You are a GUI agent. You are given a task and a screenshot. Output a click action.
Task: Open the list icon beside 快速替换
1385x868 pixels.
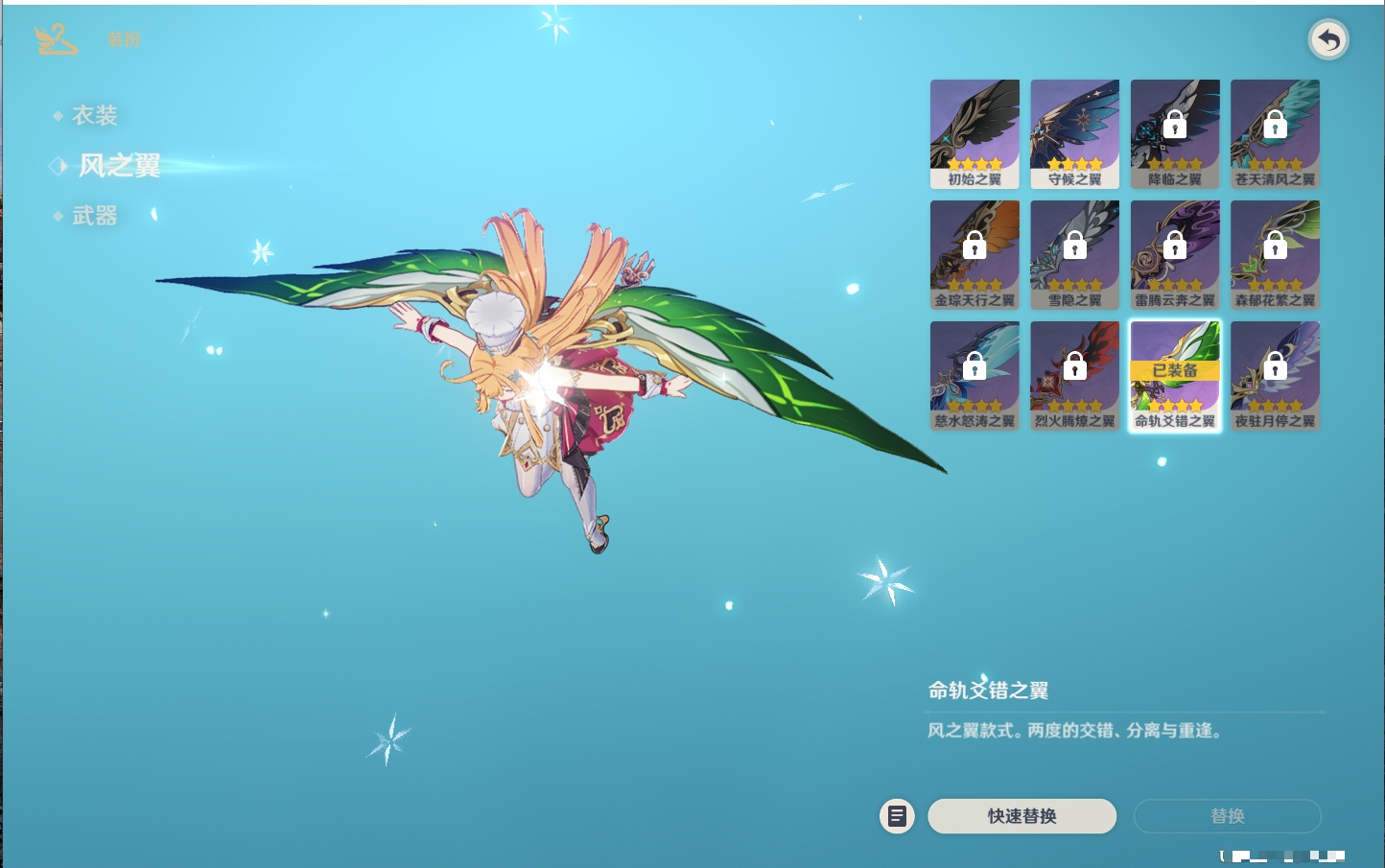(x=897, y=816)
